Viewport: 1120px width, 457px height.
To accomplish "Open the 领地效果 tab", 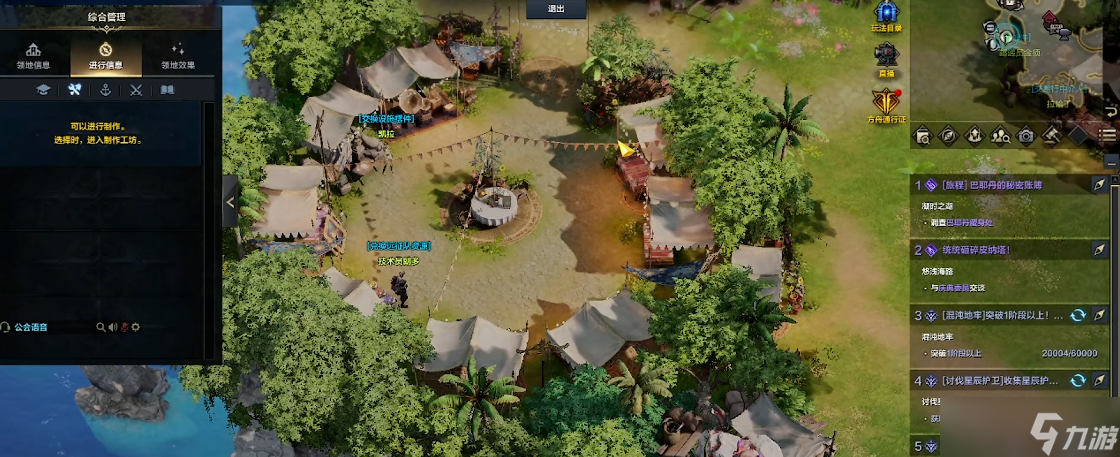I will (178, 56).
